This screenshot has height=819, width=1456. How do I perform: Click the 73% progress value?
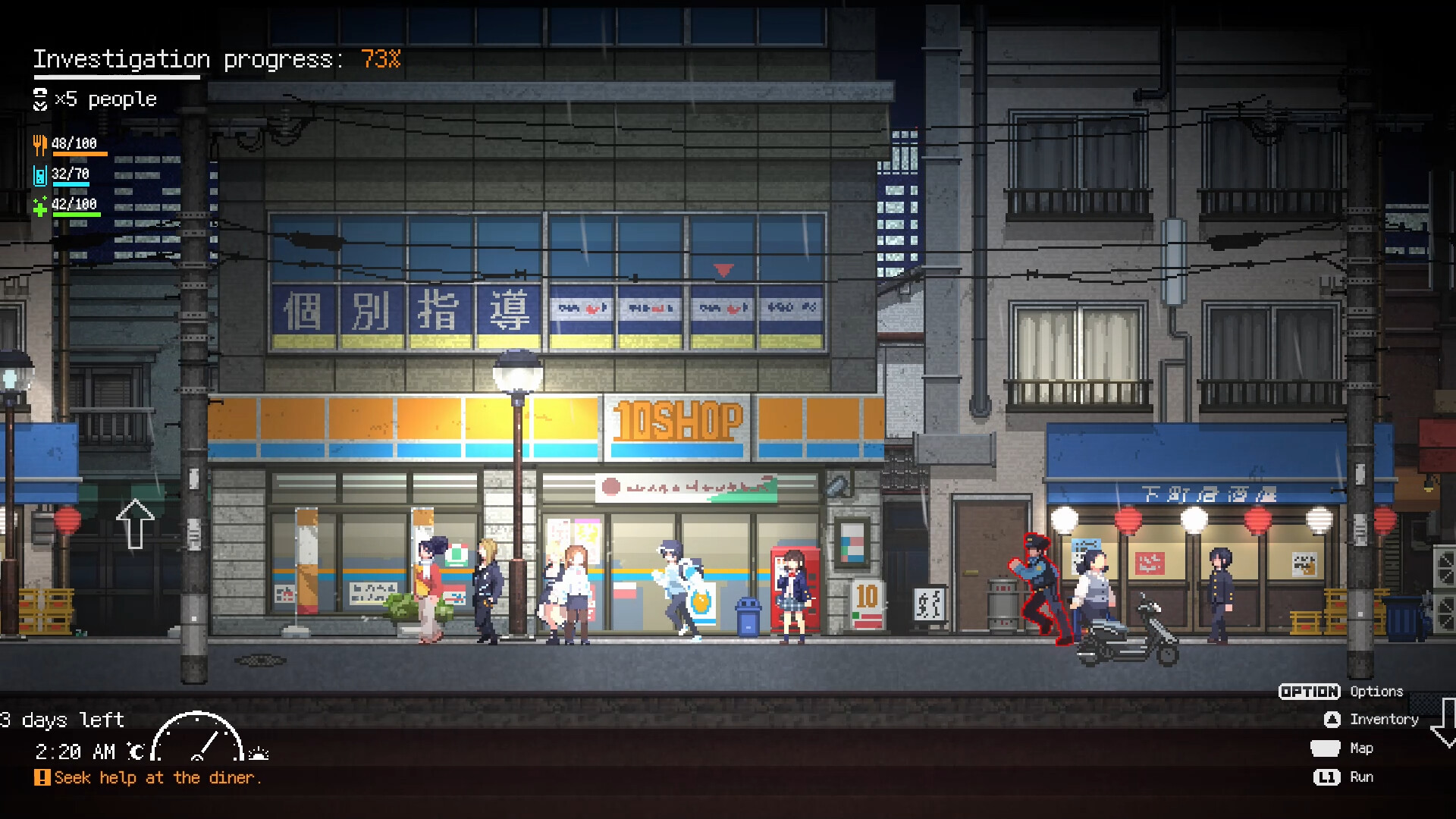coord(379,59)
